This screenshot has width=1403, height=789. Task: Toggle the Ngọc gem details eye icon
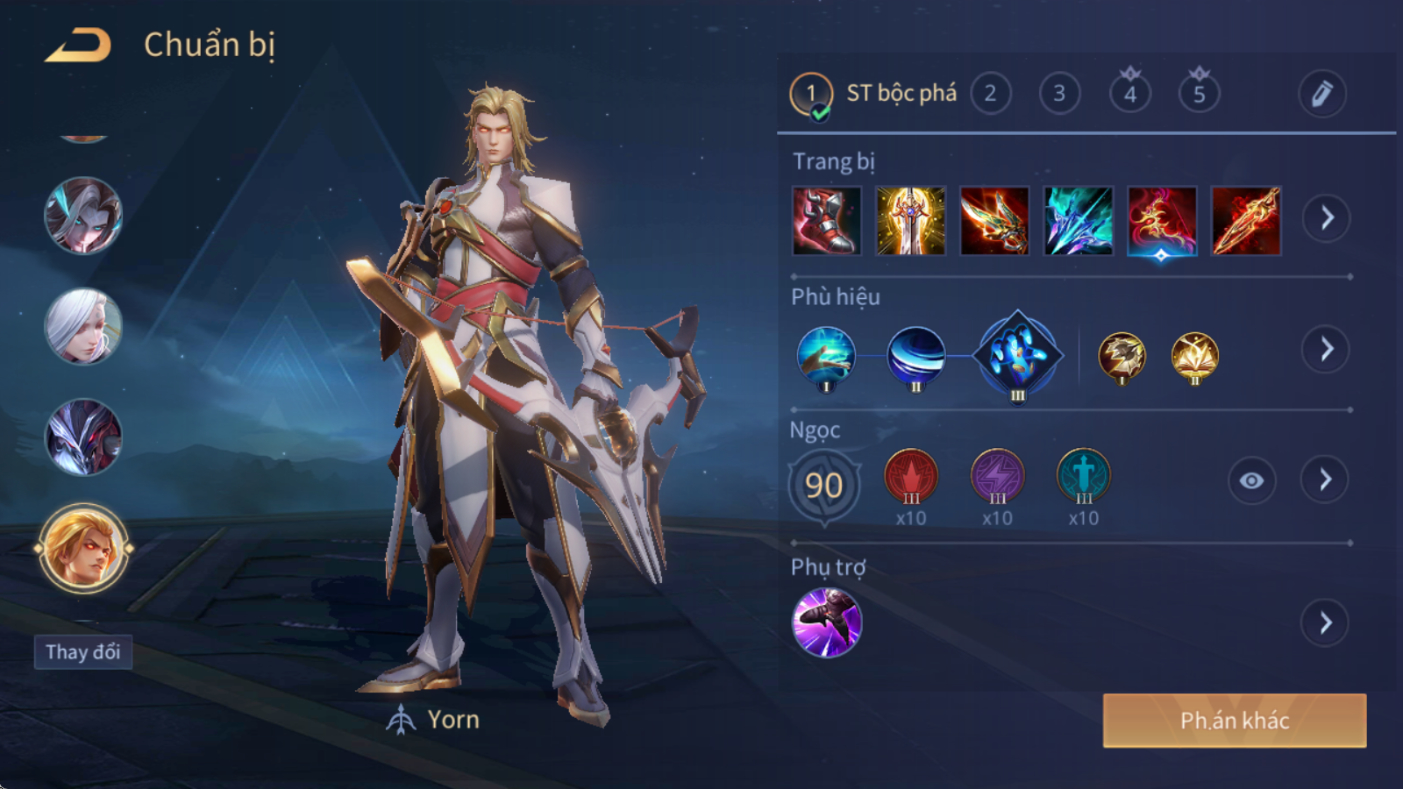[1251, 481]
